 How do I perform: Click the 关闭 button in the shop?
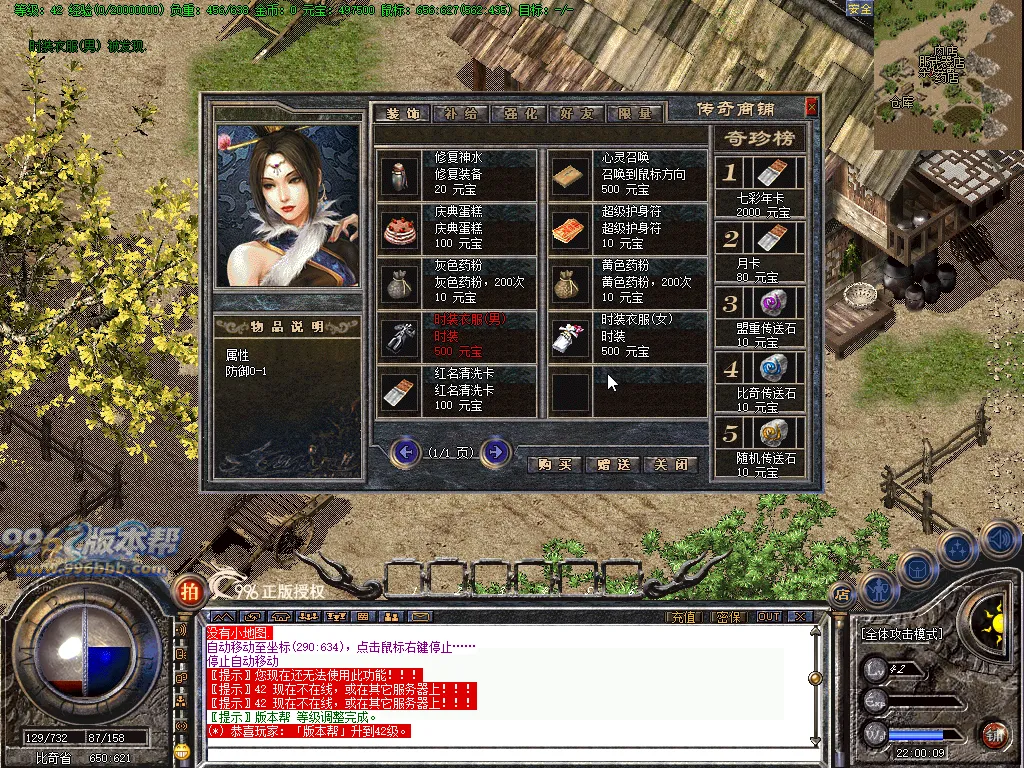[671, 464]
